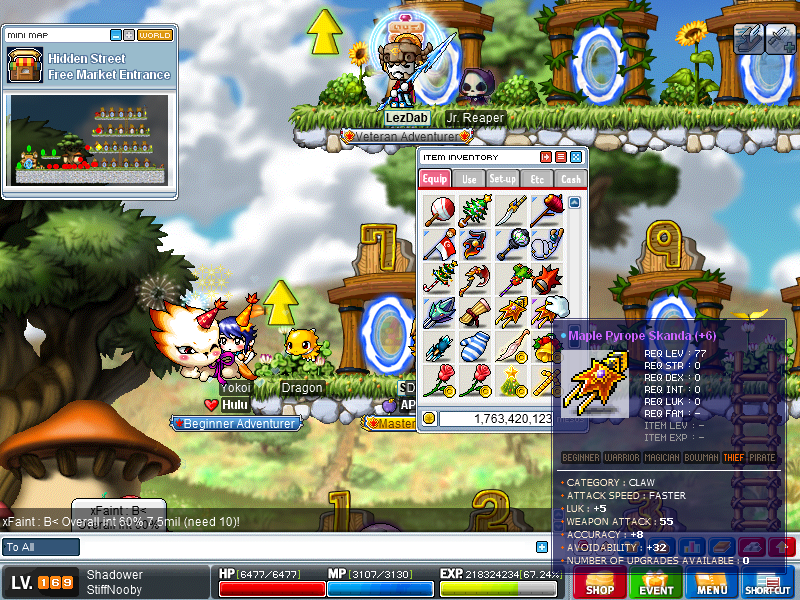Image resolution: width=800 pixels, height=600 pixels.
Task: Click the mini map display
Action: tap(89, 140)
